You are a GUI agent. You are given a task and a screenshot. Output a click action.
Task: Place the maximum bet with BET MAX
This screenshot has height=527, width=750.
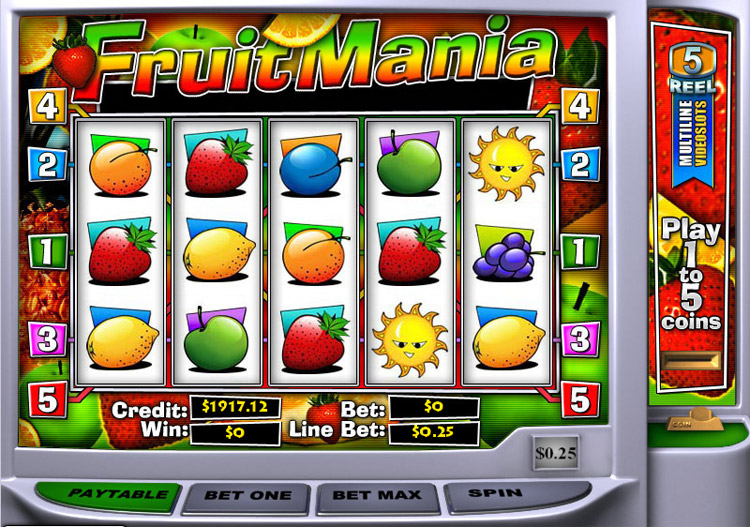coord(377,495)
